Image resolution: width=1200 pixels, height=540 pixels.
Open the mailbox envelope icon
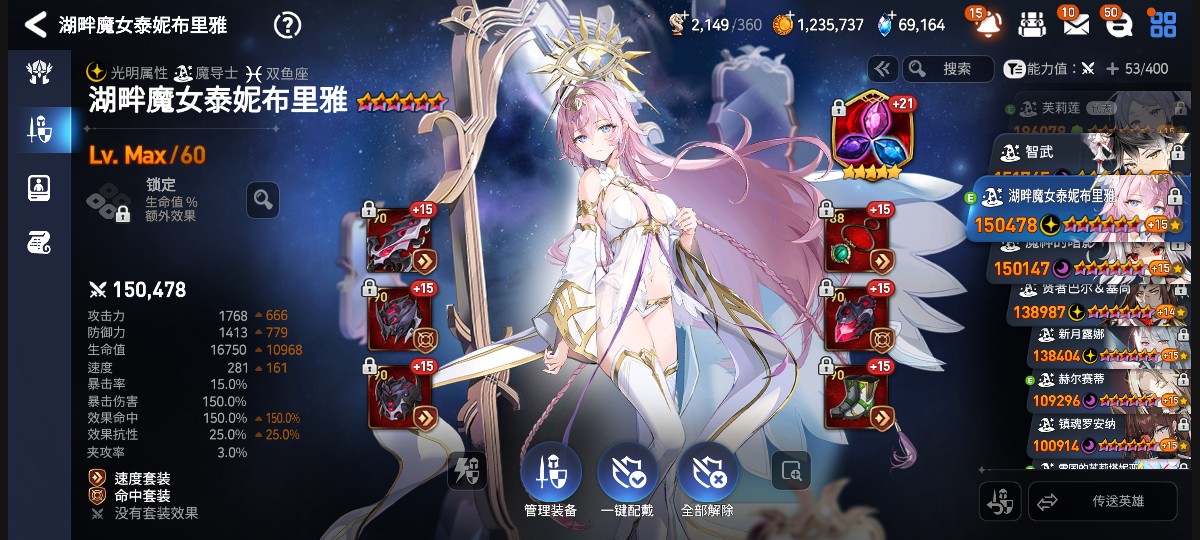click(x=1075, y=24)
